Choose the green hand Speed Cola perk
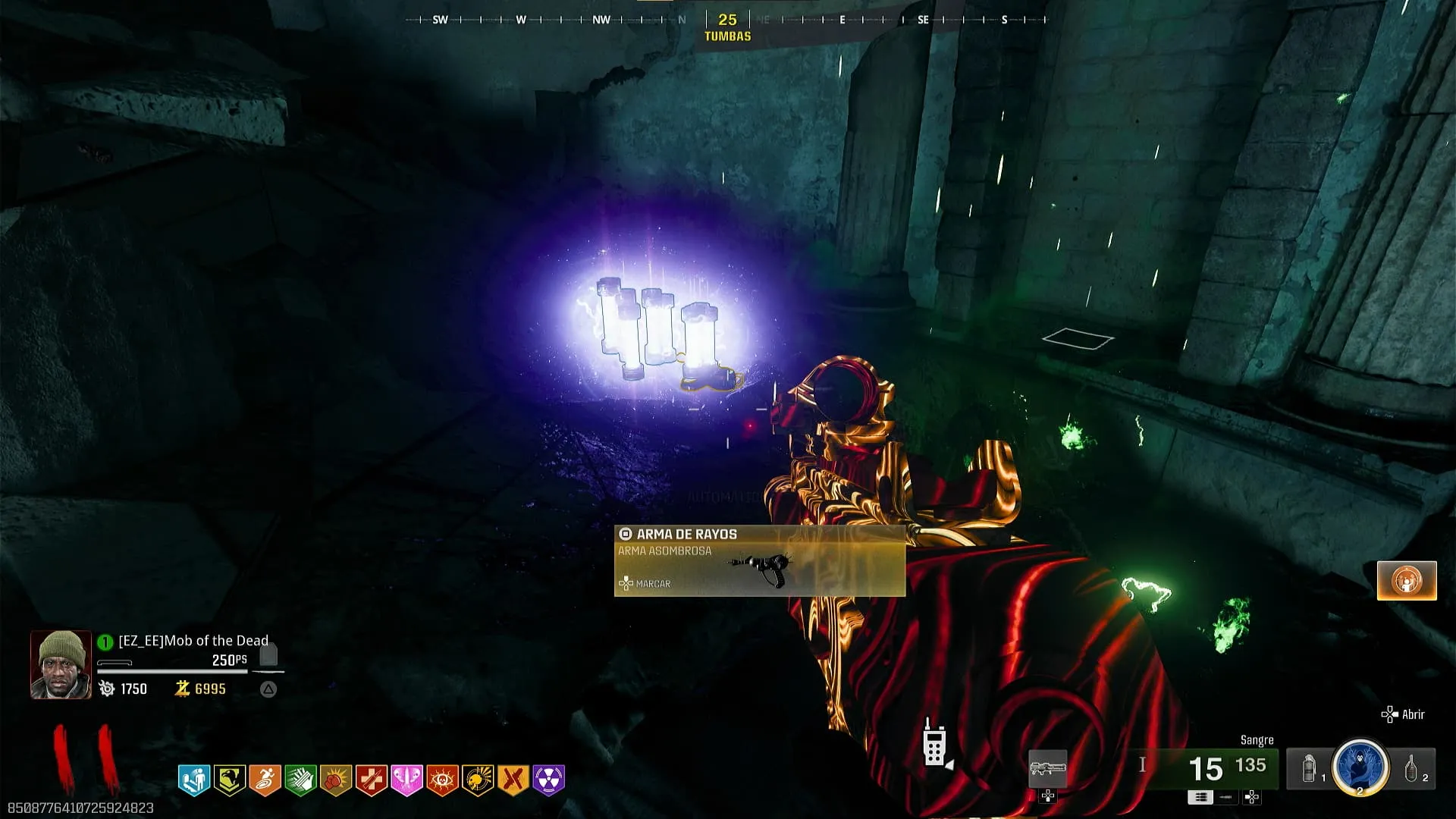 click(x=300, y=779)
